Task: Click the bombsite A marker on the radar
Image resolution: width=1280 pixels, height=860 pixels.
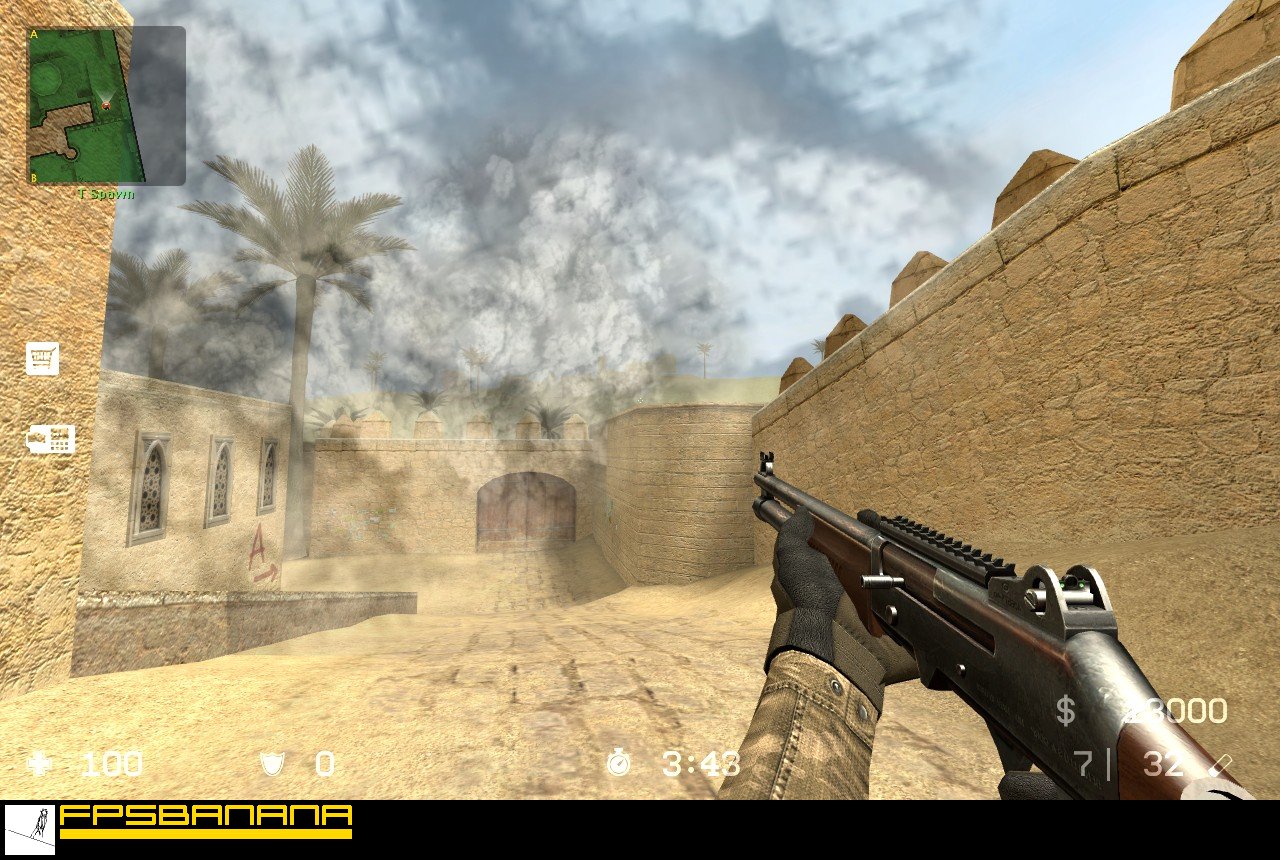Action: [x=33, y=35]
